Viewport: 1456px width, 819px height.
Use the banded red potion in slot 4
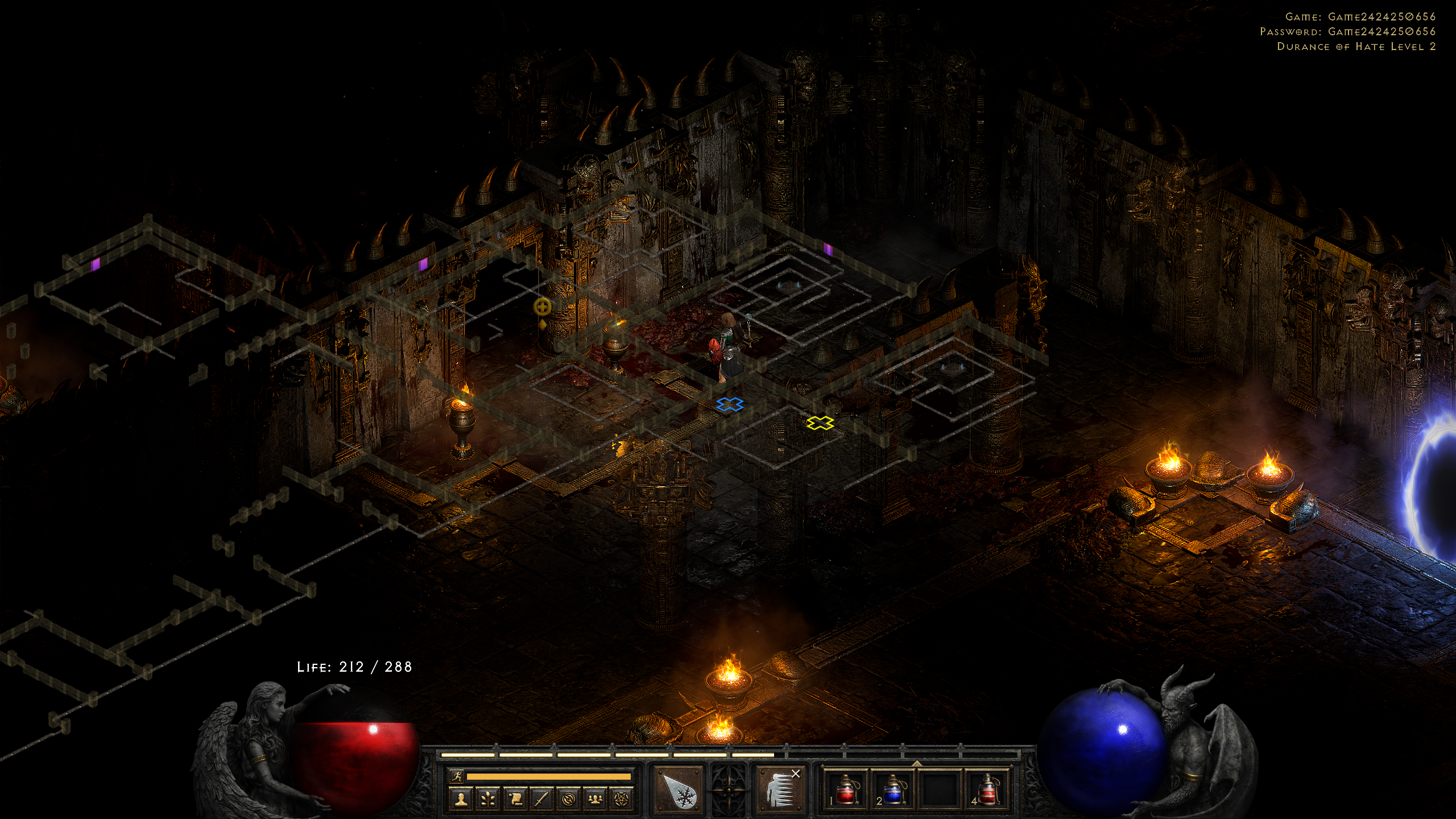click(987, 789)
